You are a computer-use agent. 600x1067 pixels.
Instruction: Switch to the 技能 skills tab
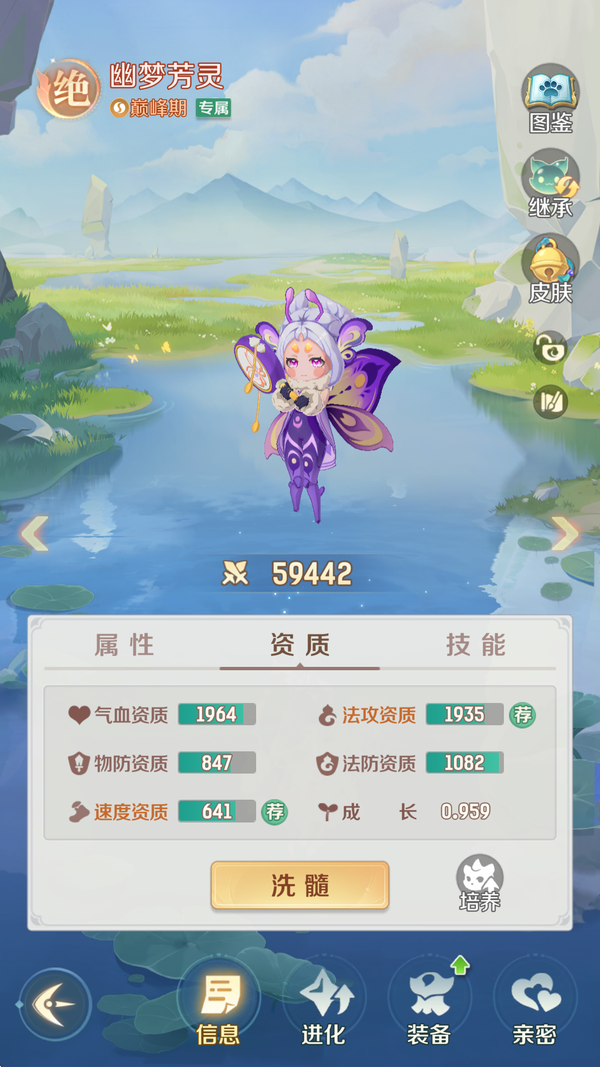476,645
